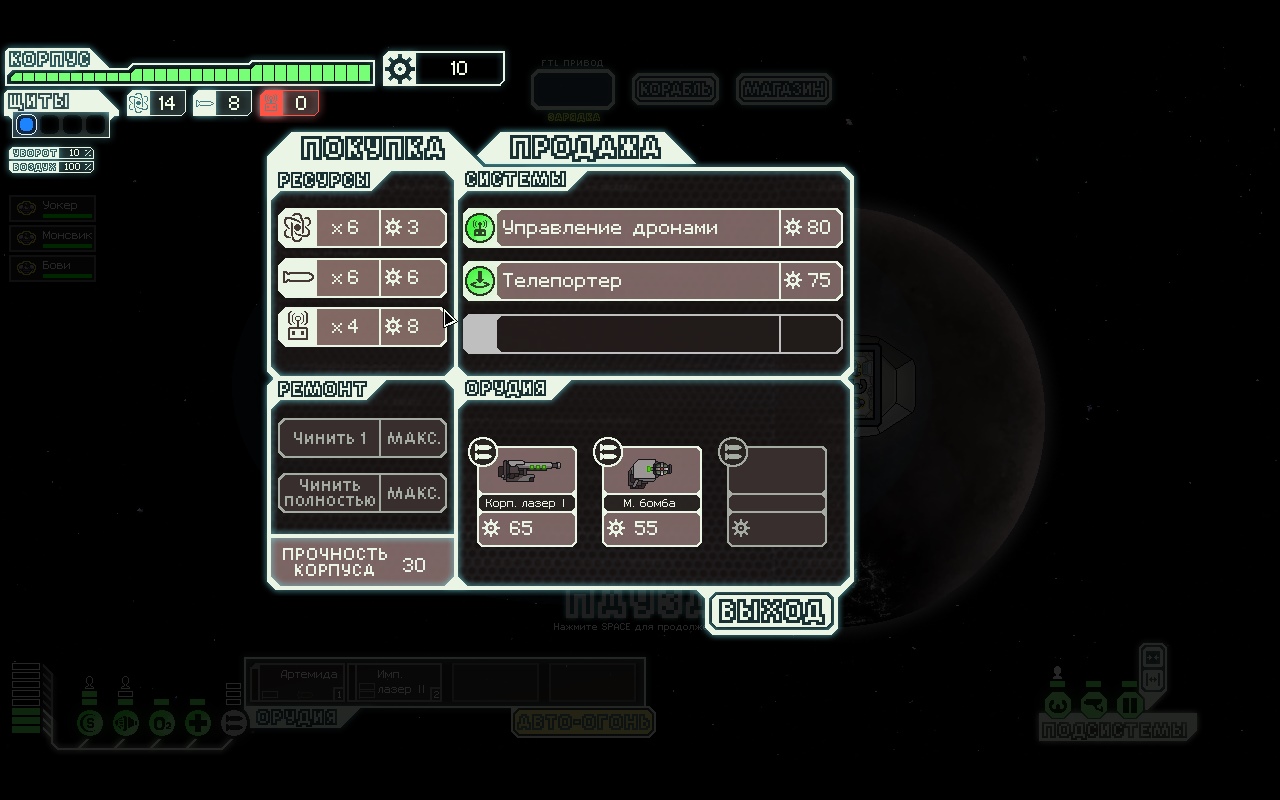Buy the Корп. лазер I weapon
The image size is (1280, 800).
click(526, 496)
